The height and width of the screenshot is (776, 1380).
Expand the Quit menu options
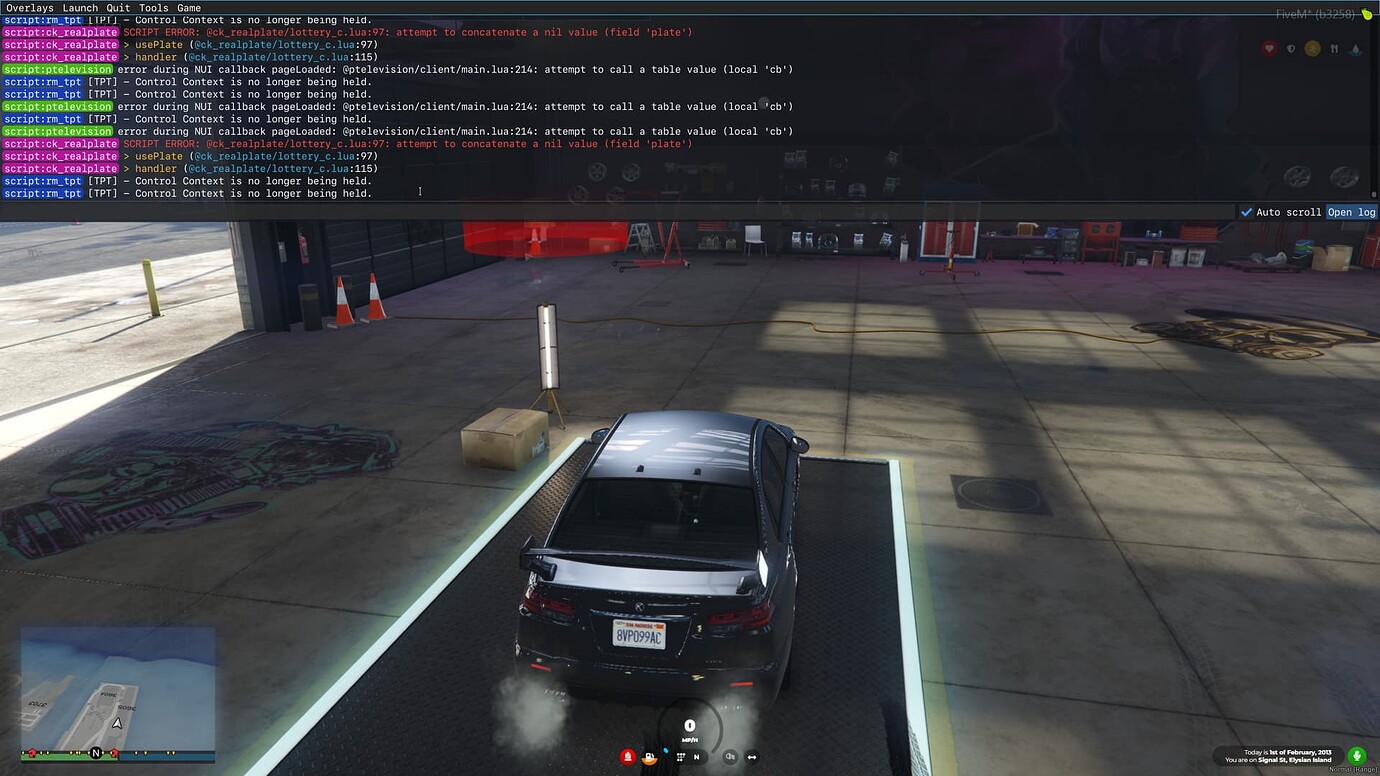[117, 7]
